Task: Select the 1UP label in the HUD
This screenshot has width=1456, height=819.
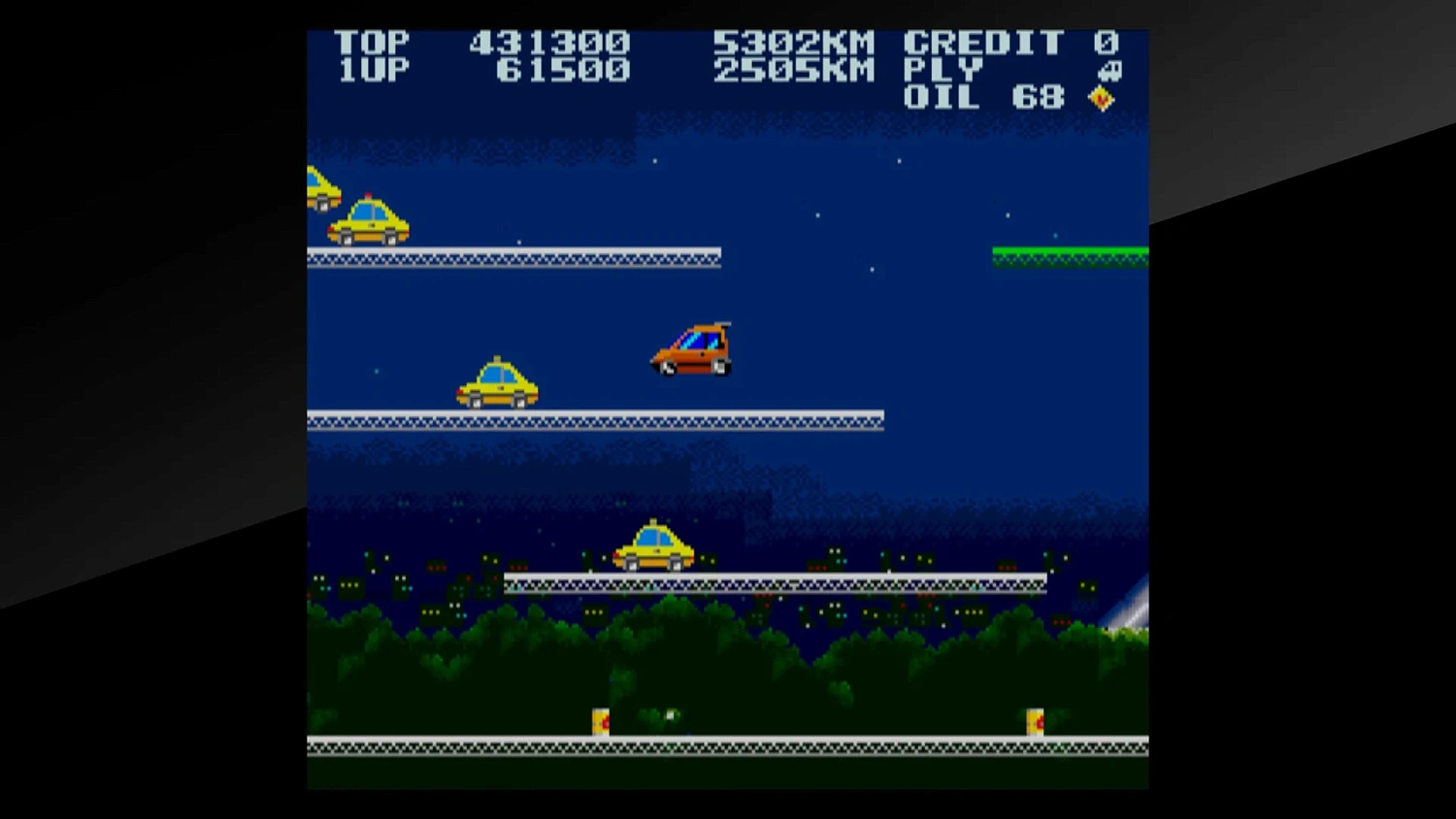Action: [x=376, y=70]
